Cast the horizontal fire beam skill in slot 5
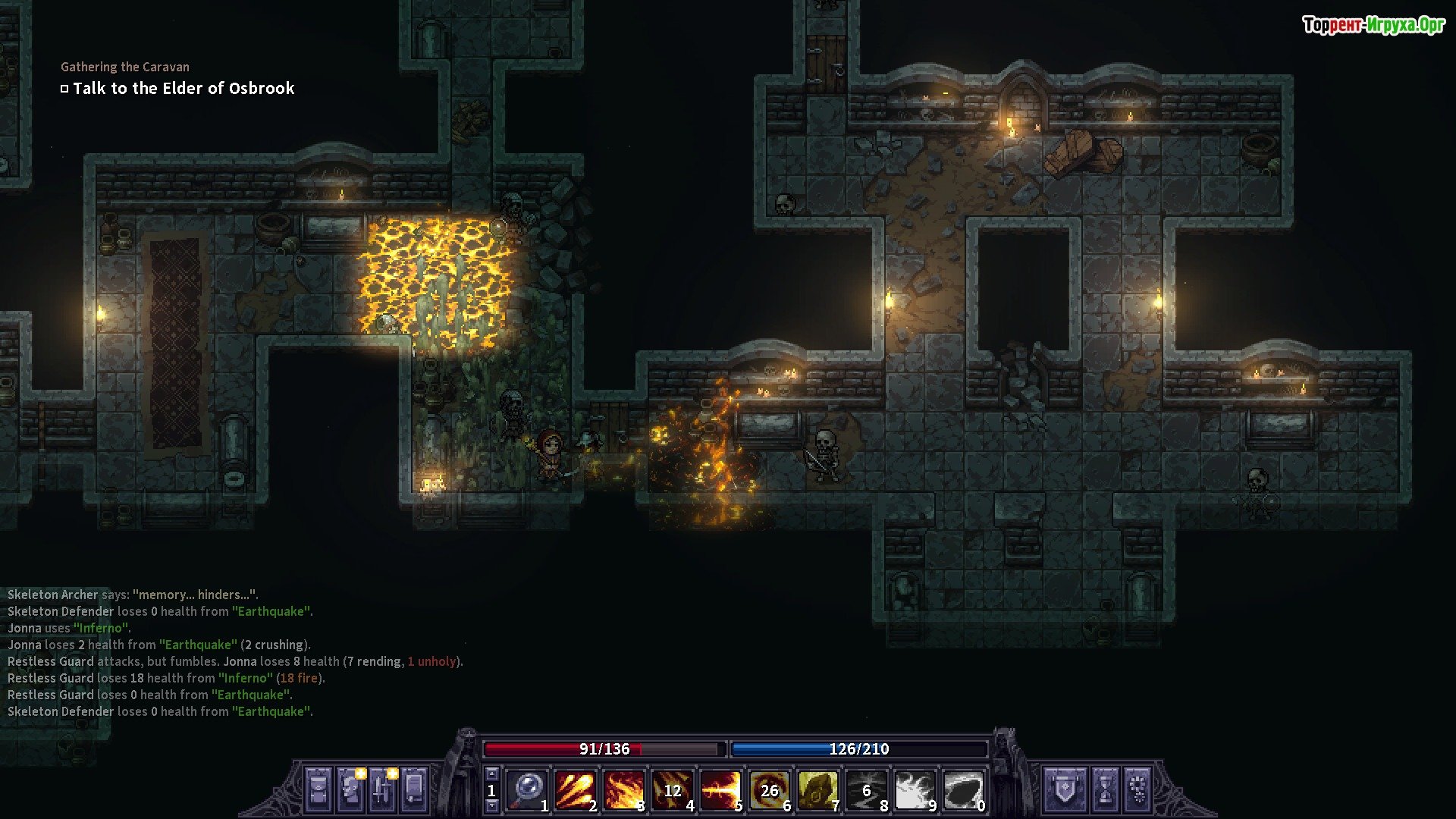 click(x=720, y=790)
